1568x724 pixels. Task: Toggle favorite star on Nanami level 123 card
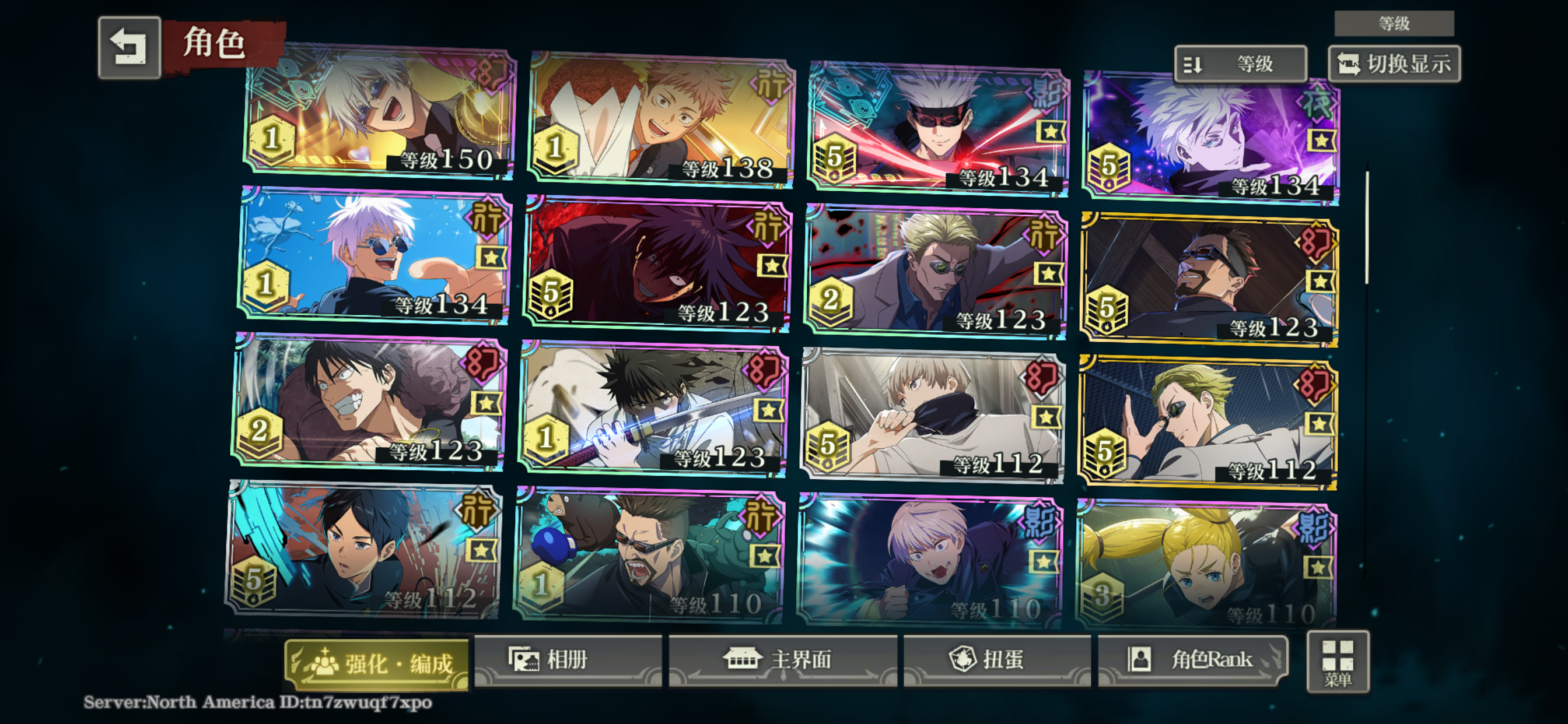(1048, 275)
